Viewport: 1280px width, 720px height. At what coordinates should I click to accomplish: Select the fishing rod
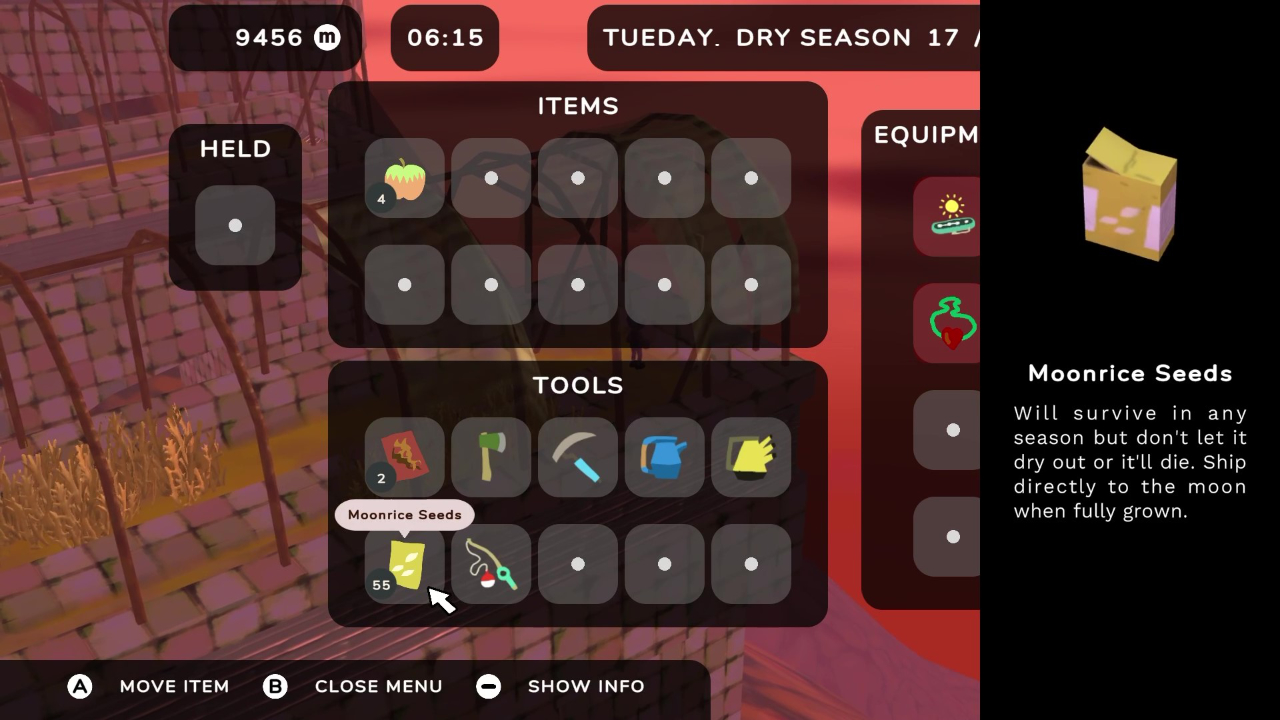(491, 563)
